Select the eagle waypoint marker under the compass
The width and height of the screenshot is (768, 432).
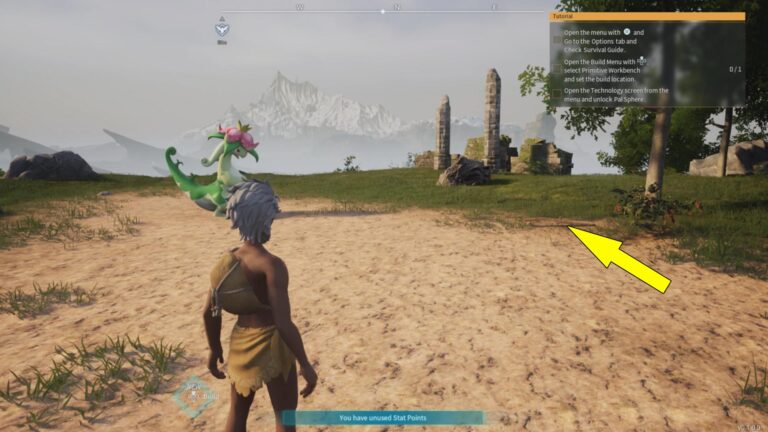(x=222, y=29)
